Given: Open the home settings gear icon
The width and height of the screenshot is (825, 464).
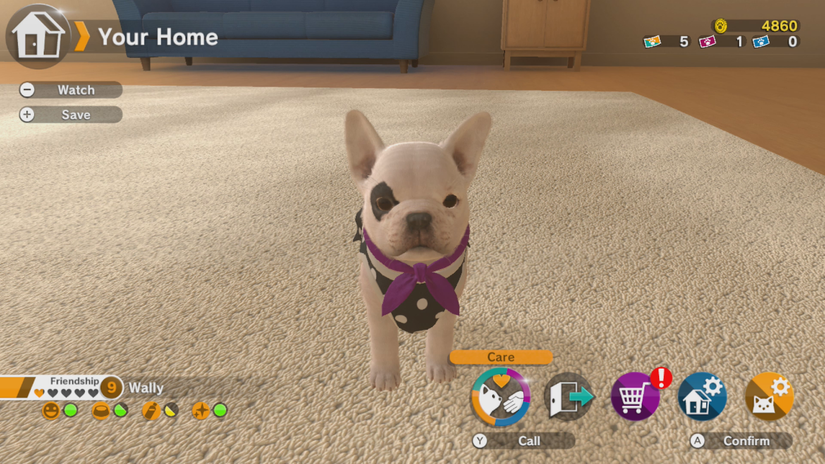Looking at the screenshot, I should click(x=701, y=397).
